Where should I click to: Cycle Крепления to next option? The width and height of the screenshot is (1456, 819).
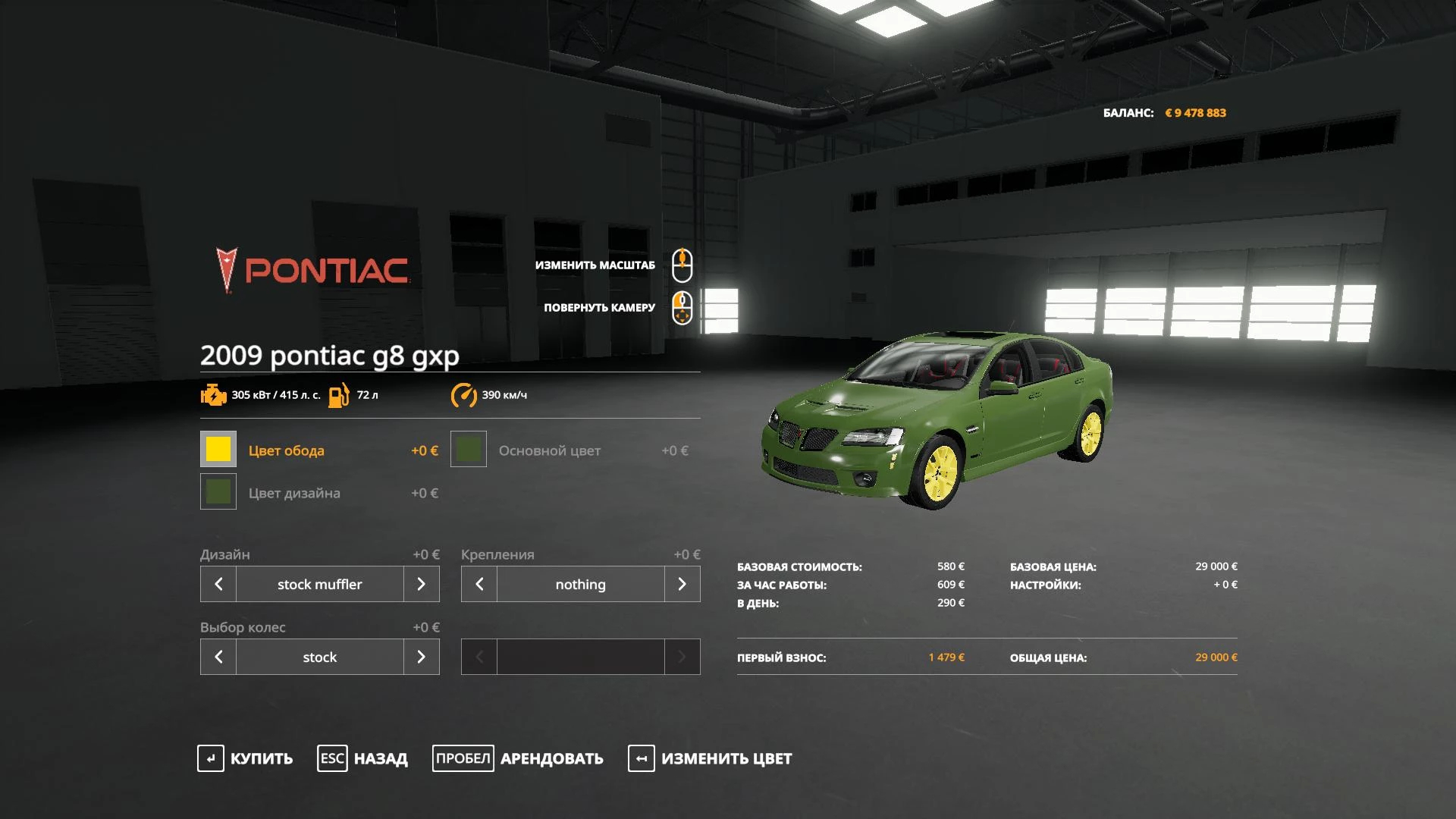coord(682,584)
